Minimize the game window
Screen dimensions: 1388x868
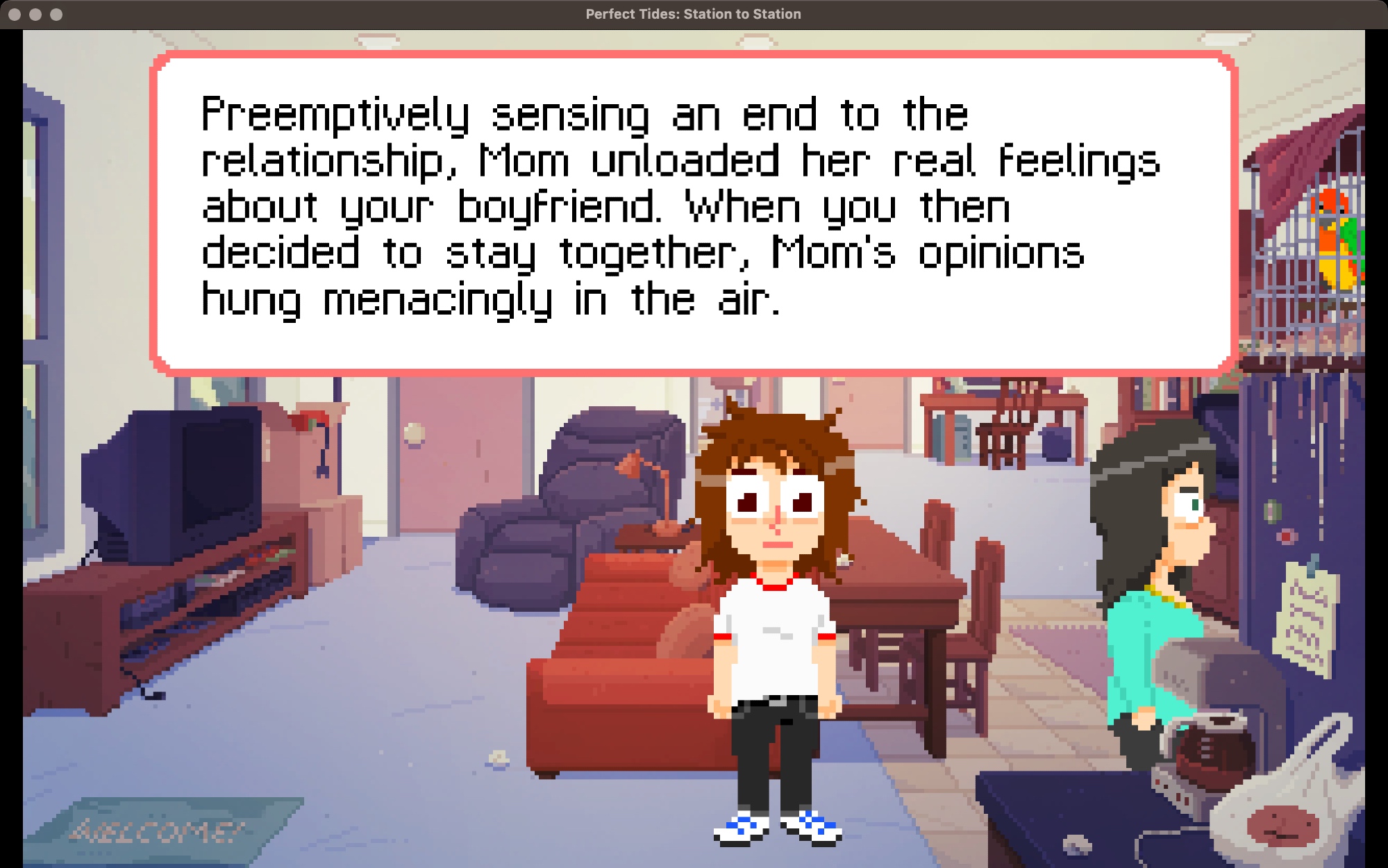(x=35, y=14)
